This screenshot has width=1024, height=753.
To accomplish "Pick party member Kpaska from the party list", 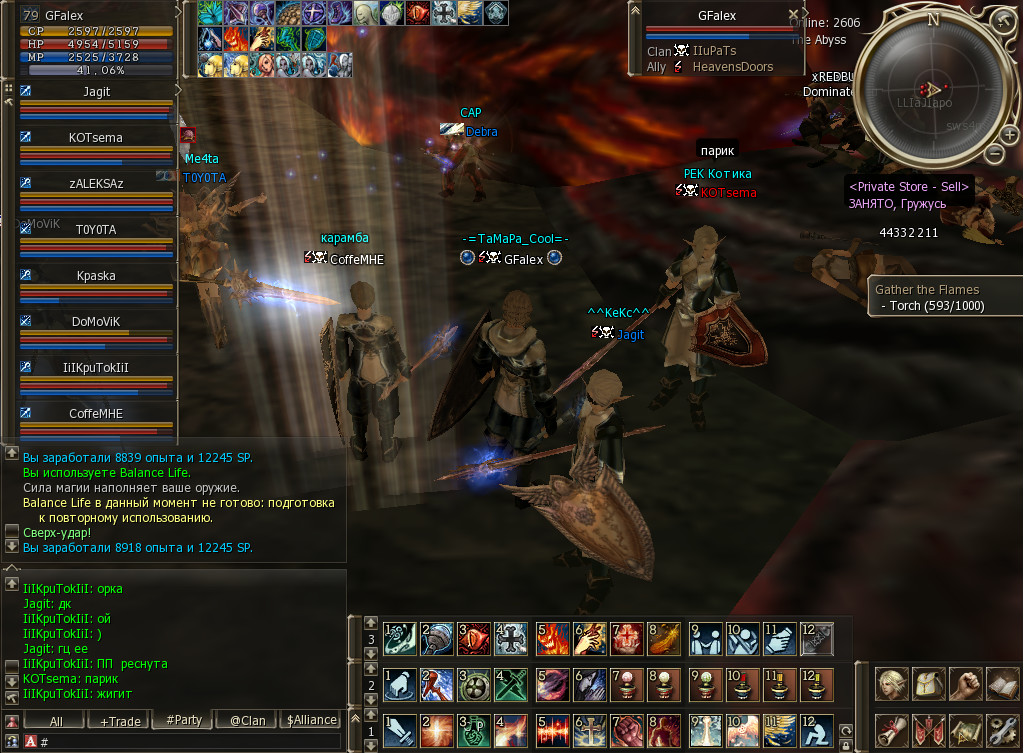I will (97, 275).
